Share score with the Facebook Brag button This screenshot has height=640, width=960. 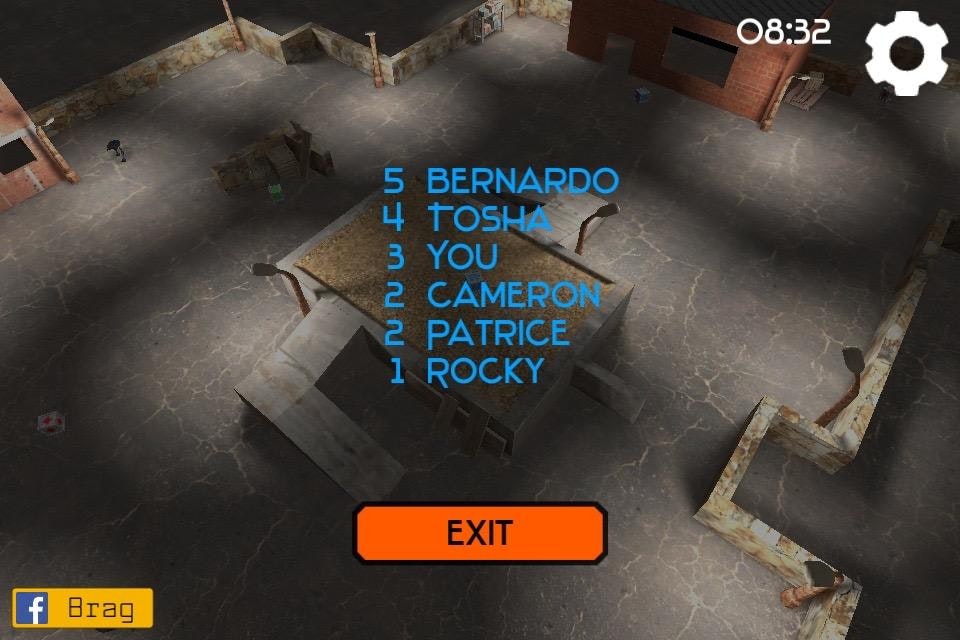[83, 608]
